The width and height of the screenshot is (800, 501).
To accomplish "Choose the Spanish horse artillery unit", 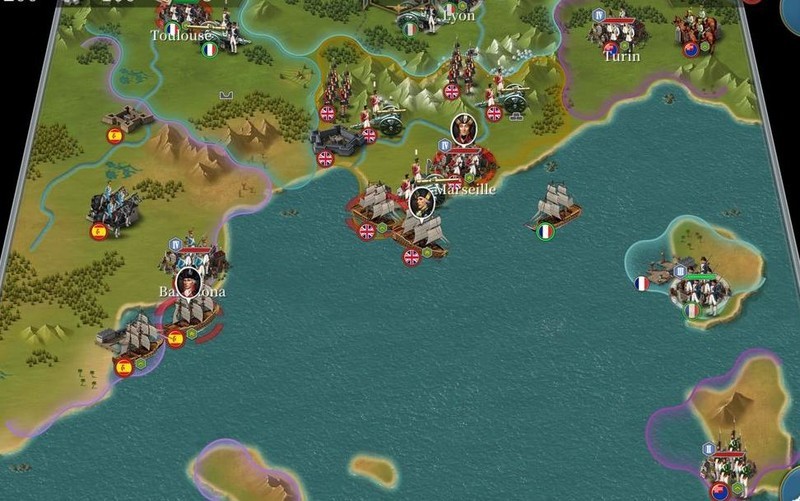I will [x=111, y=207].
